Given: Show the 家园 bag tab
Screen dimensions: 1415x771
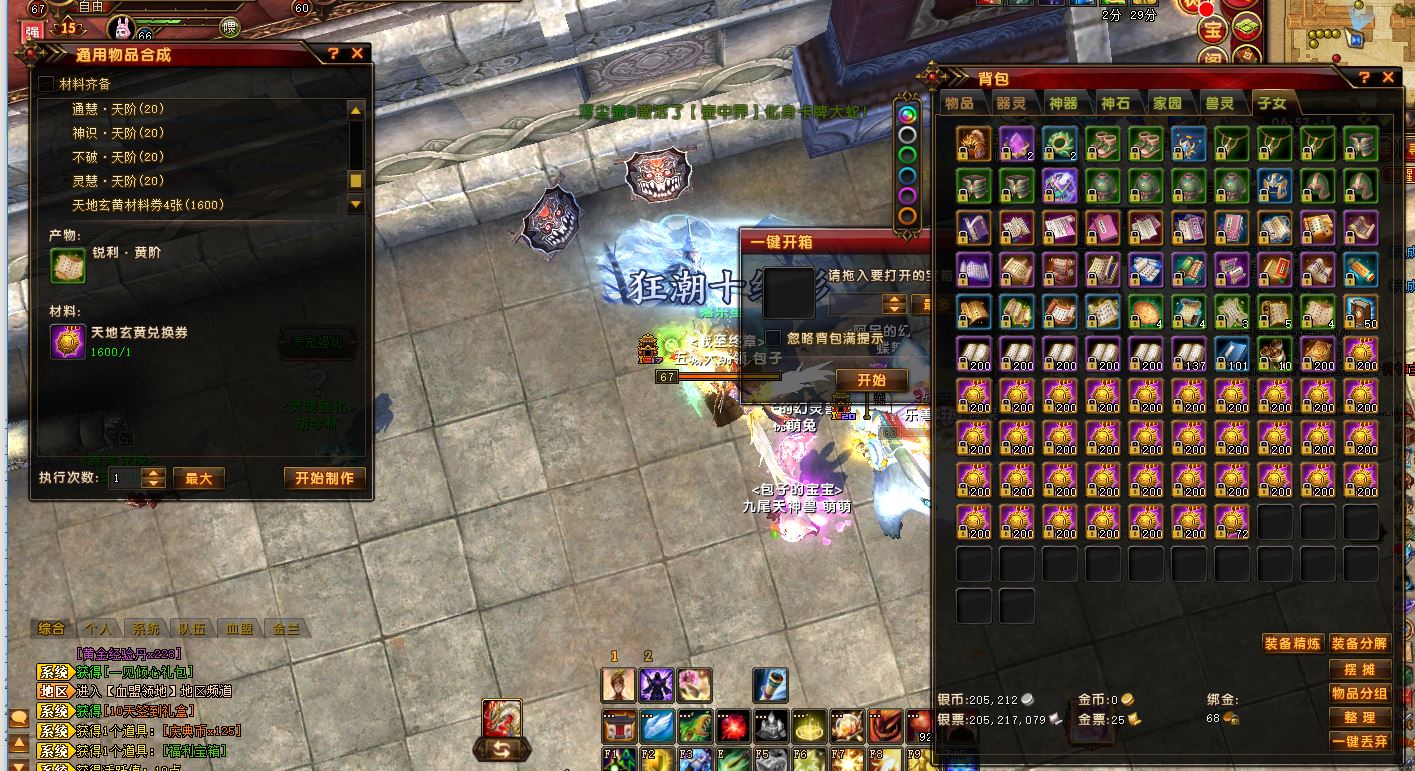Looking at the screenshot, I should pos(1167,103).
